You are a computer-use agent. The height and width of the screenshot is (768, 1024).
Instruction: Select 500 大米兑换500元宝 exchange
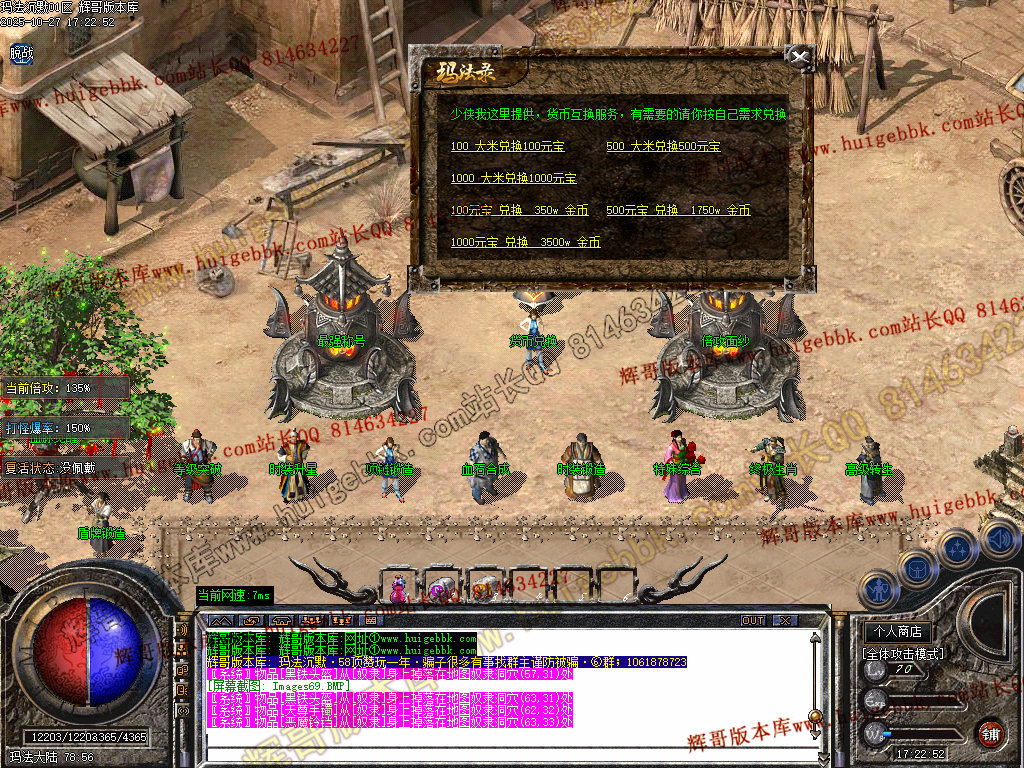tap(663, 146)
